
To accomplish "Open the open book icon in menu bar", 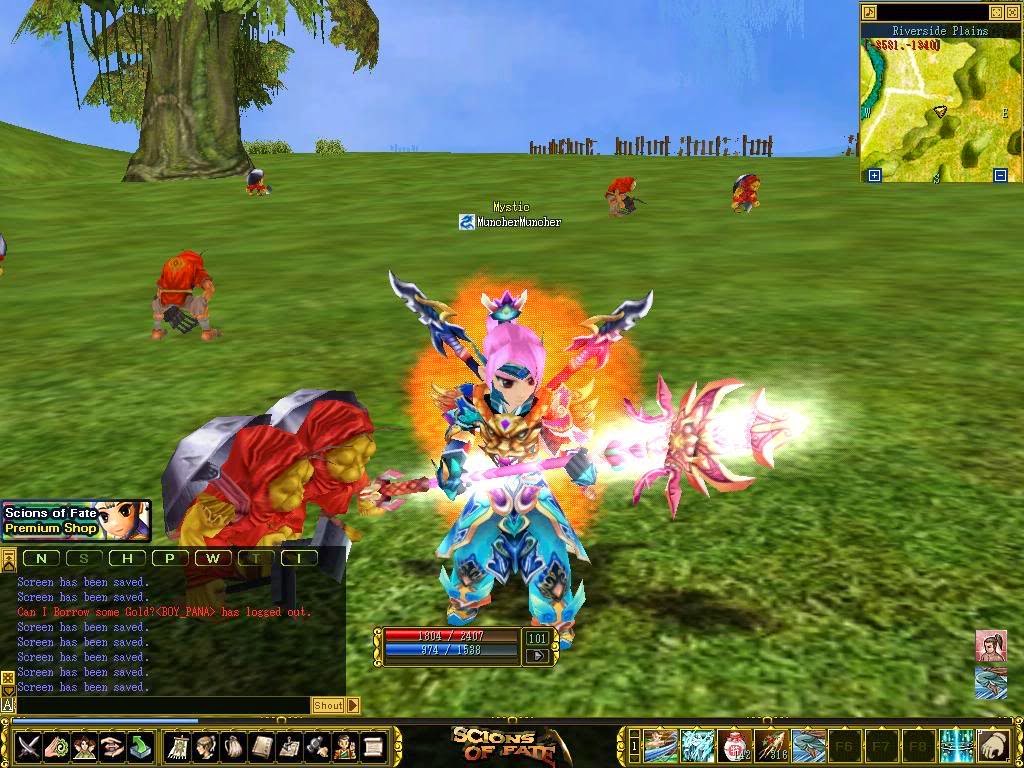I will click(x=262, y=746).
